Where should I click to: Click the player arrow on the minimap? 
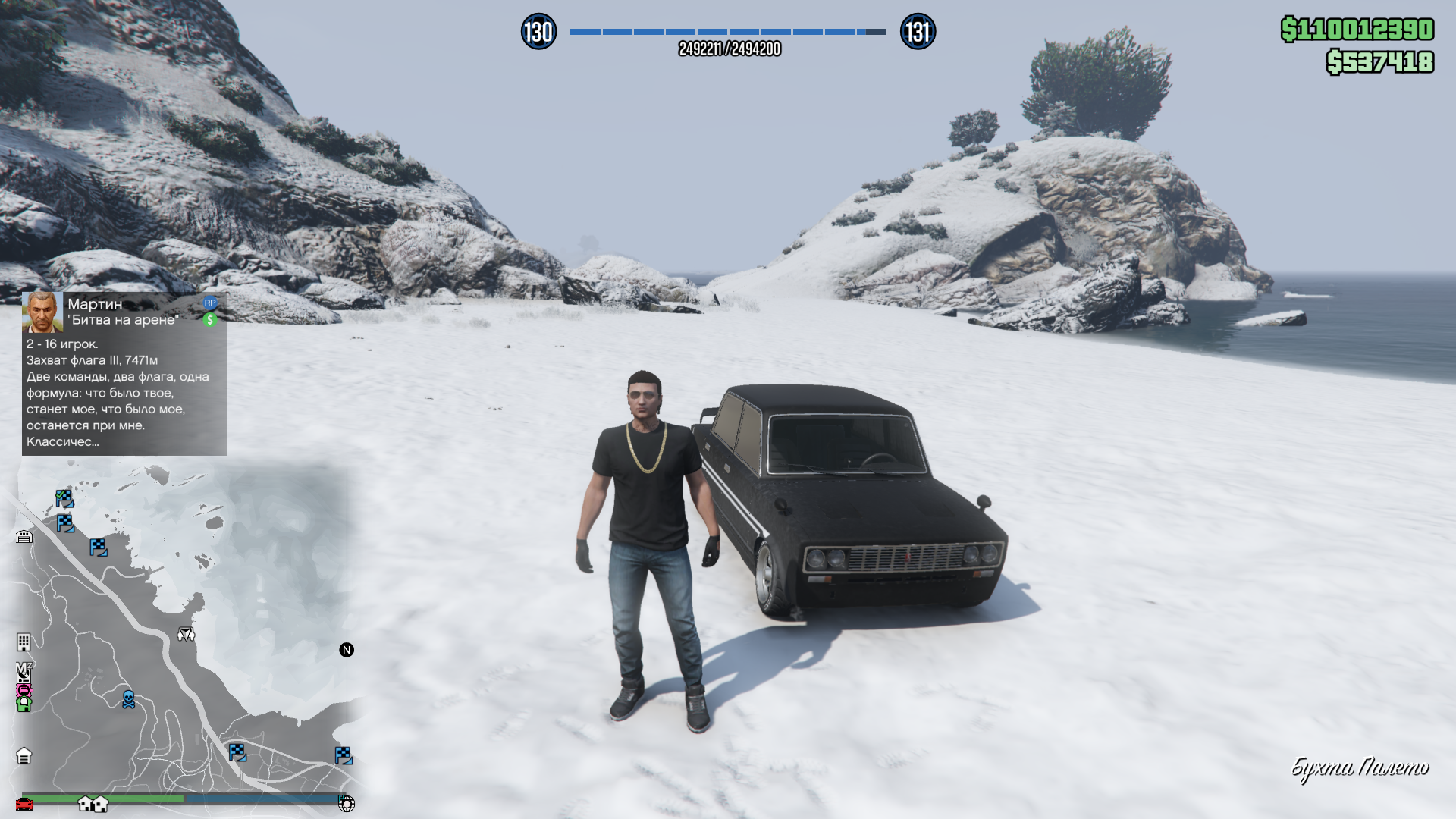[186, 634]
